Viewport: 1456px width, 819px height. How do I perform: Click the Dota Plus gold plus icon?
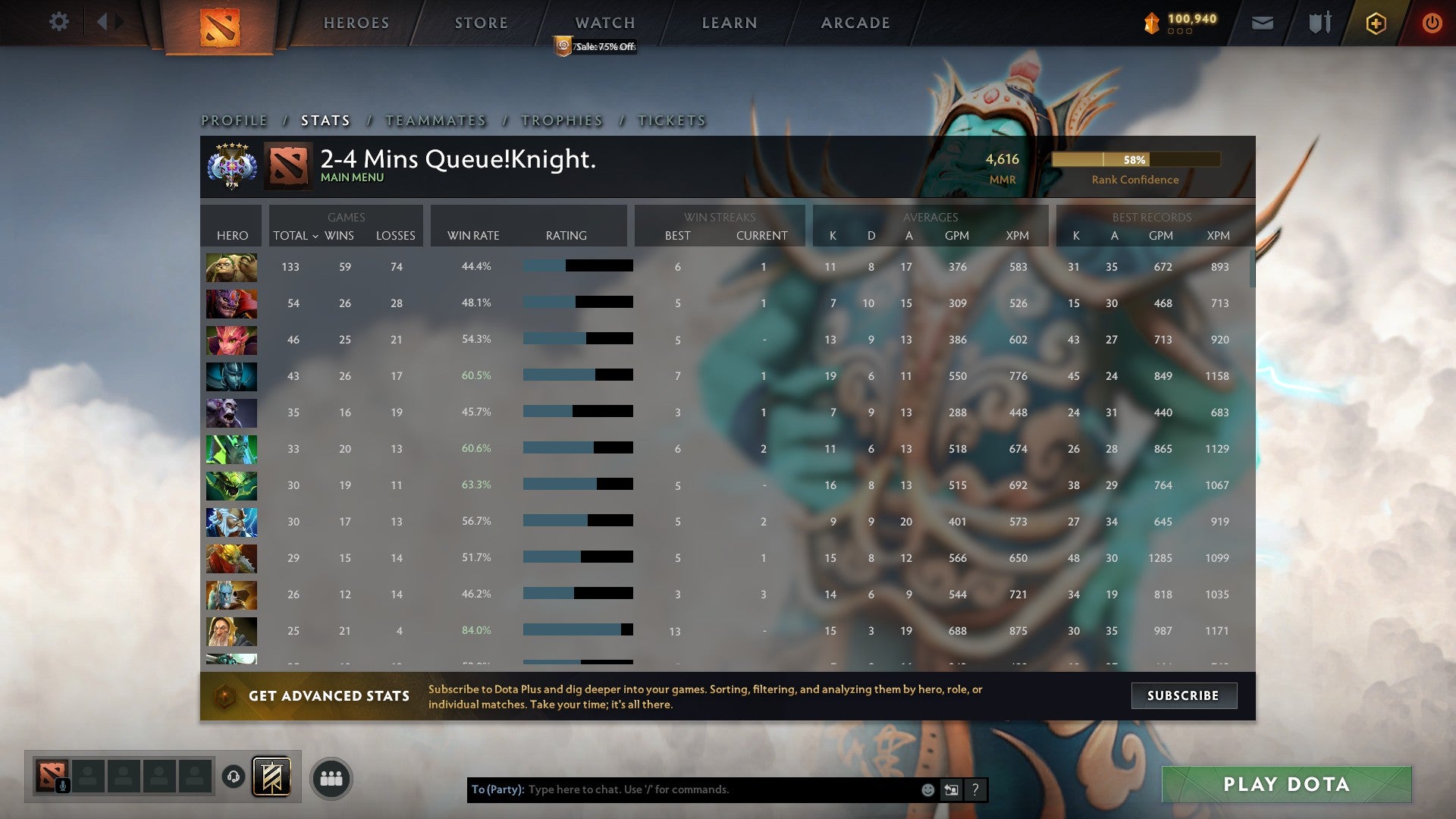click(x=1376, y=23)
